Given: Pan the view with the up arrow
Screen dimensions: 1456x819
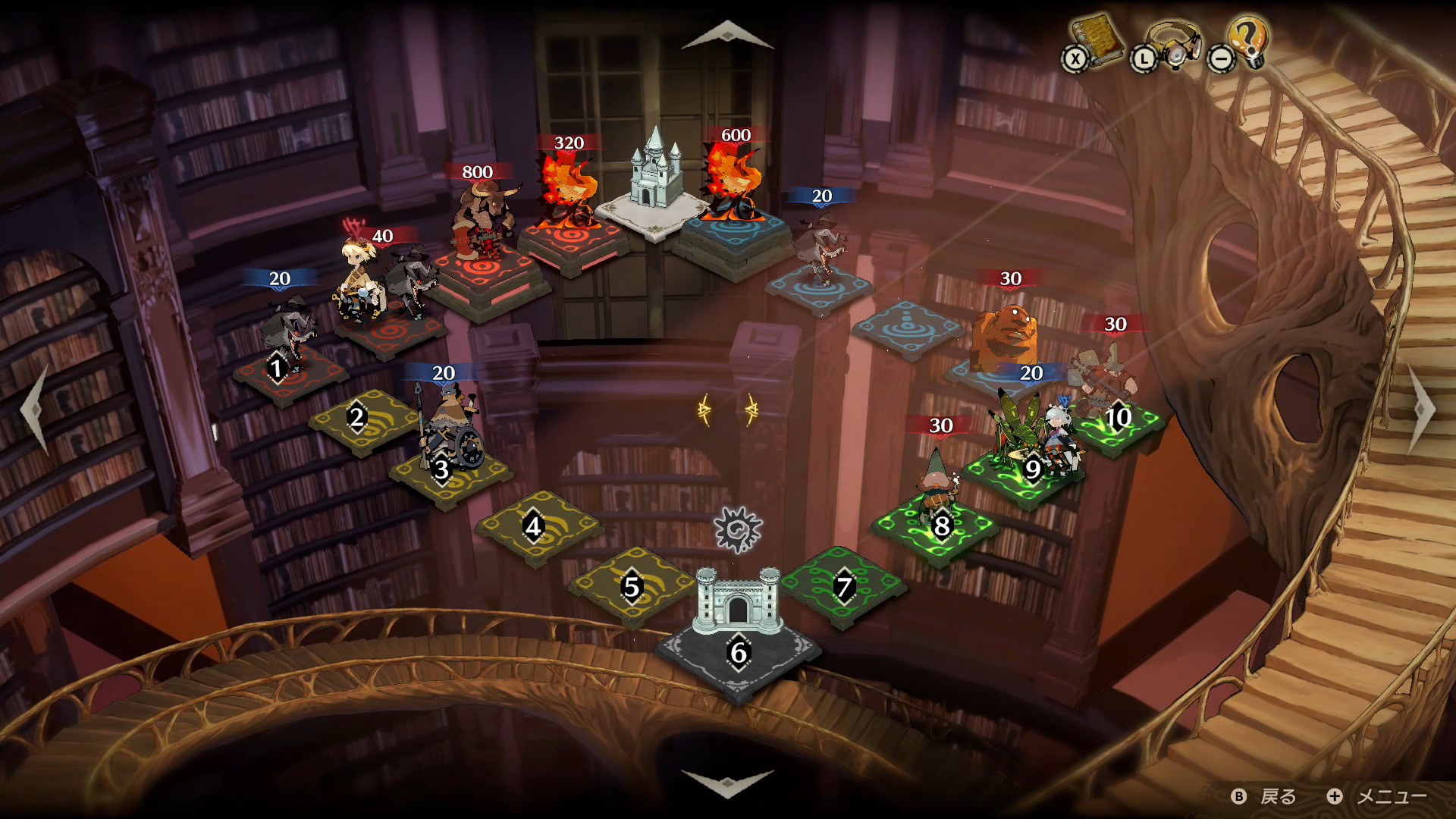Looking at the screenshot, I should (x=727, y=34).
